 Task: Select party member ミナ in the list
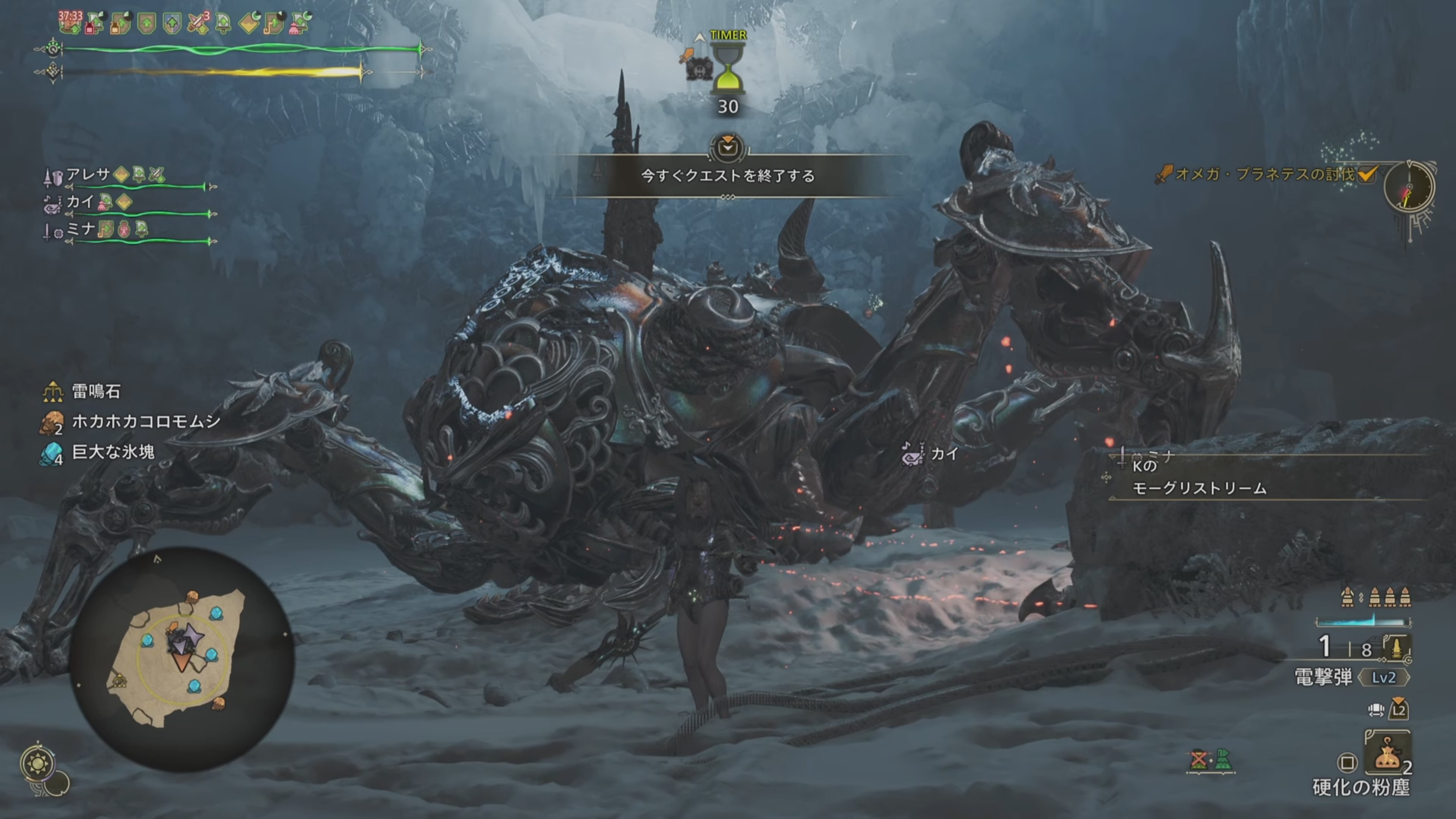pos(81,229)
